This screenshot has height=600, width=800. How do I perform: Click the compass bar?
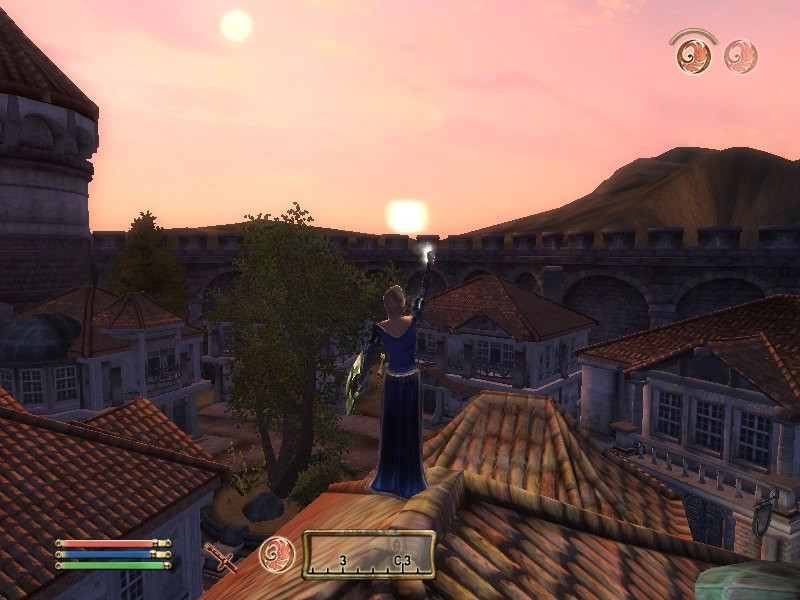point(369,555)
